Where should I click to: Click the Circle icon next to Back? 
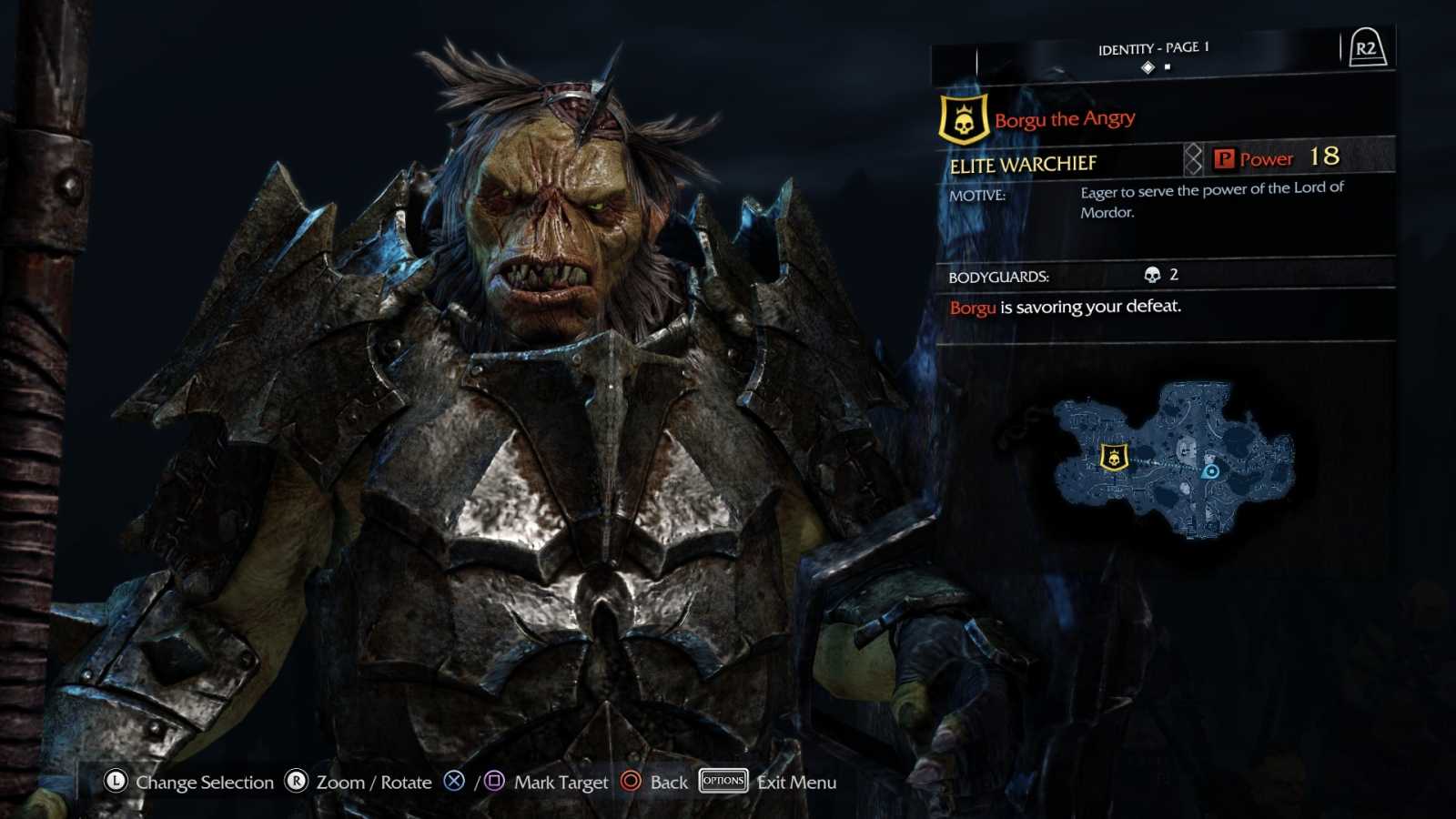[x=628, y=782]
